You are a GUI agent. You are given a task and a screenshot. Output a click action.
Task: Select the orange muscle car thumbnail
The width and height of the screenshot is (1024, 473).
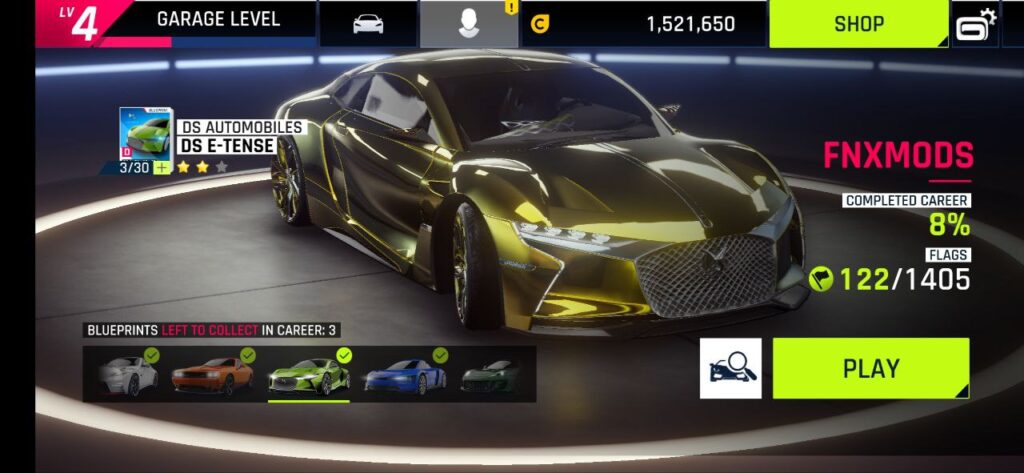click(213, 375)
